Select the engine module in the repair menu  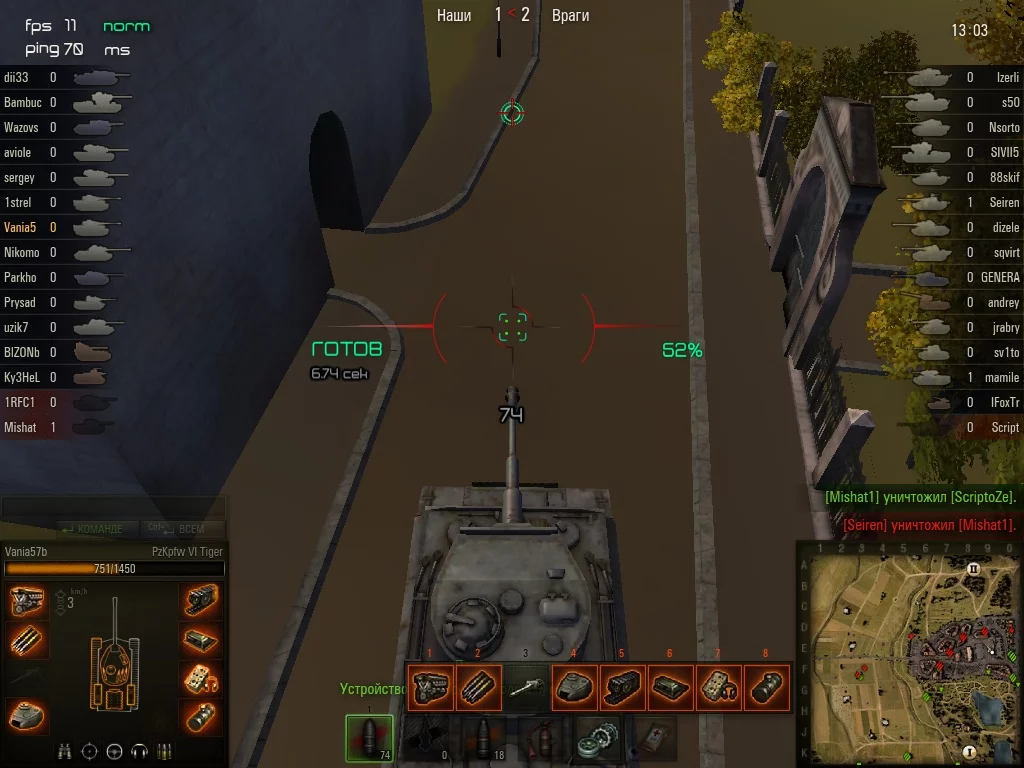point(429,688)
